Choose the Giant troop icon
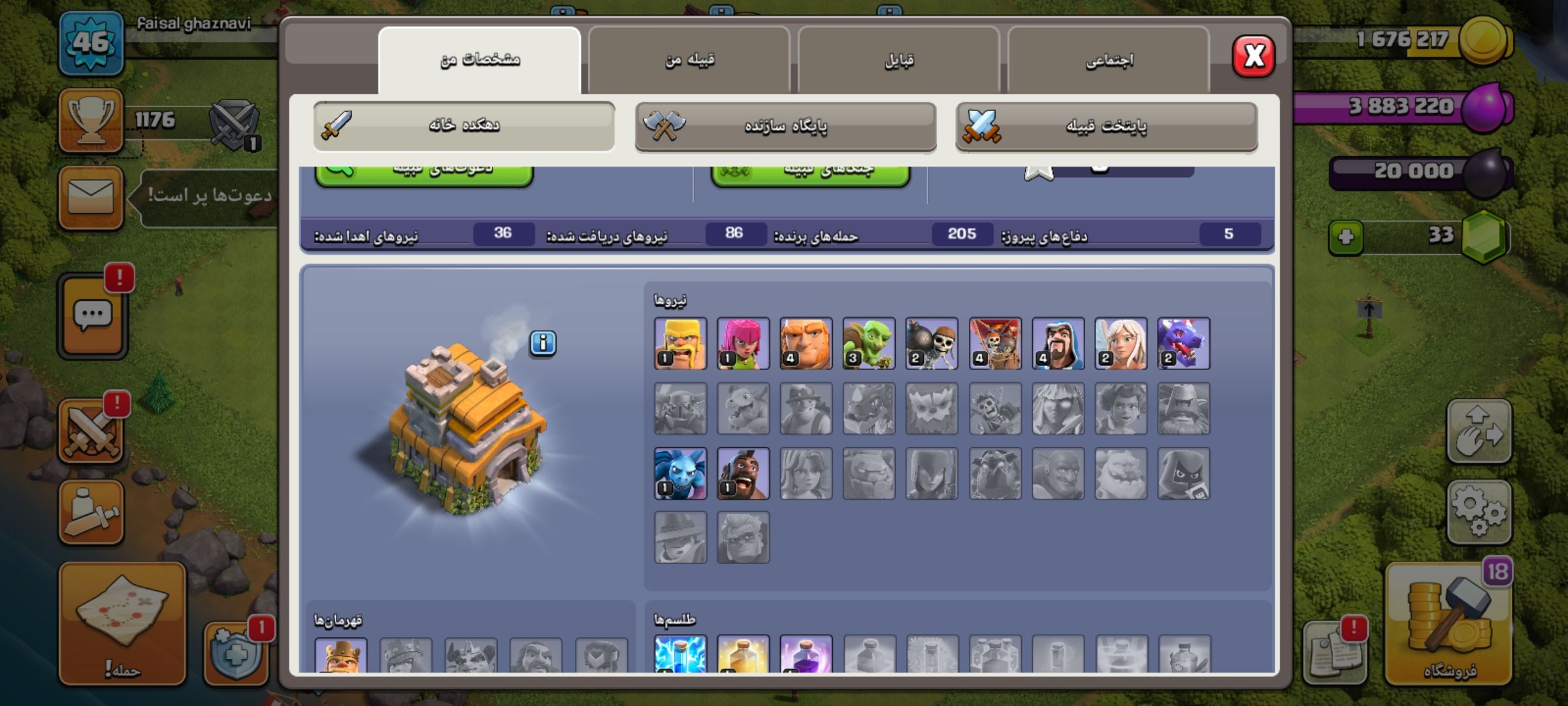The width and height of the screenshot is (1568, 706). (x=806, y=344)
